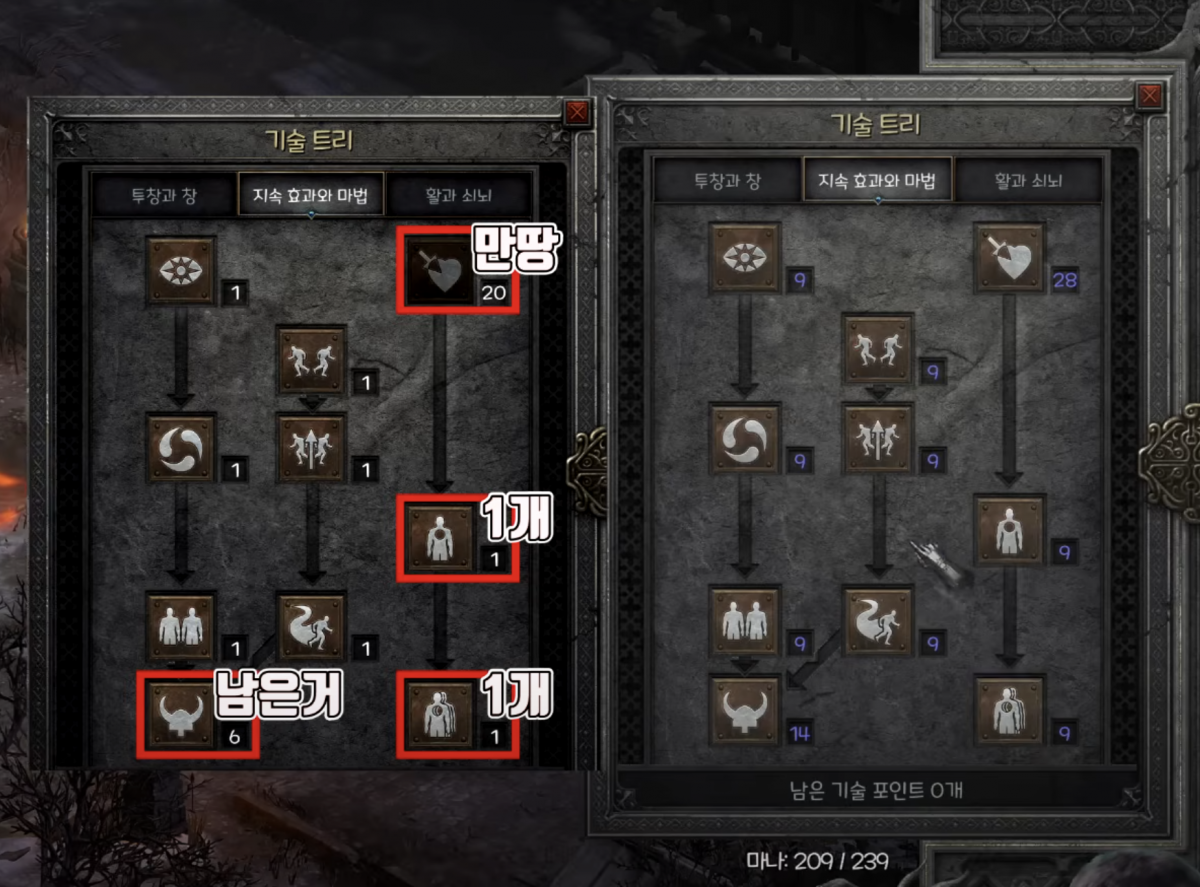Select the Critical Strike skill at level 28

[x=1009, y=258]
